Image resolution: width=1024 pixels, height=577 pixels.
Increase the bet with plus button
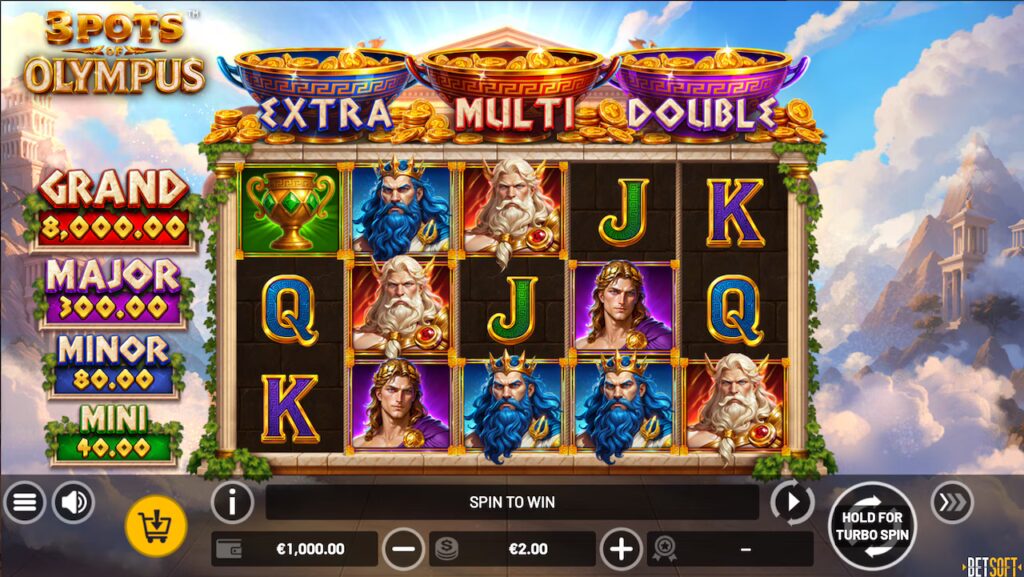pos(620,549)
